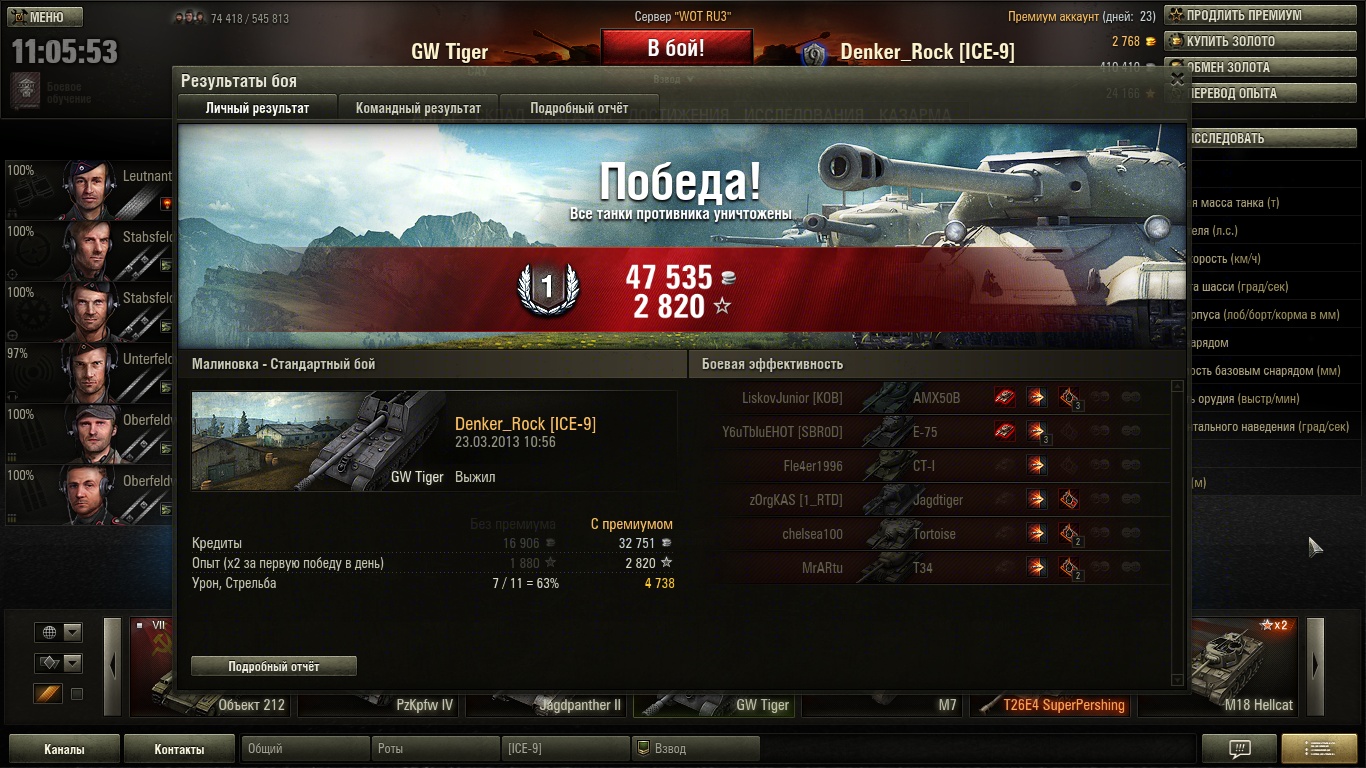Open the Каналы chat channels
Screen dimensions: 1366x768
(64, 749)
